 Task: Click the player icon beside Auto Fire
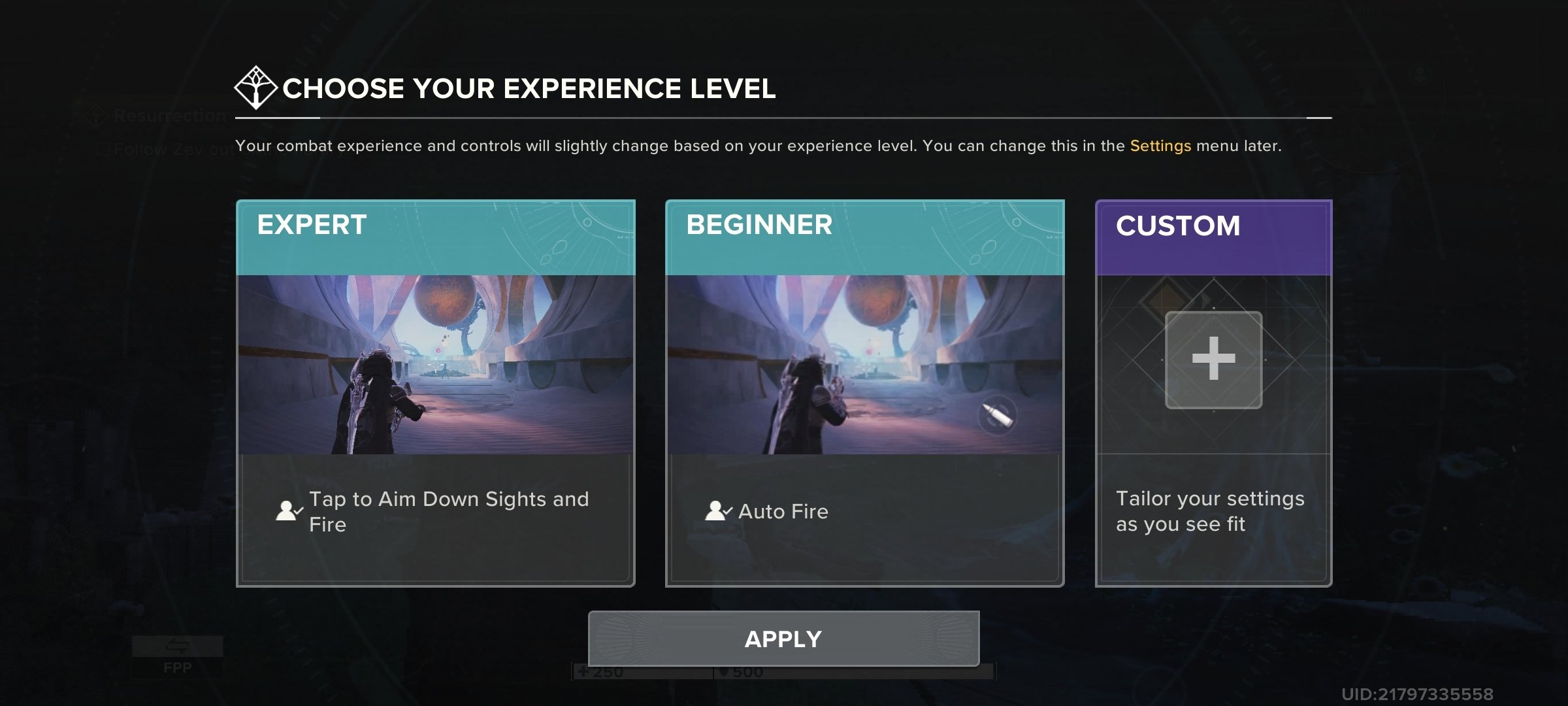[717, 512]
